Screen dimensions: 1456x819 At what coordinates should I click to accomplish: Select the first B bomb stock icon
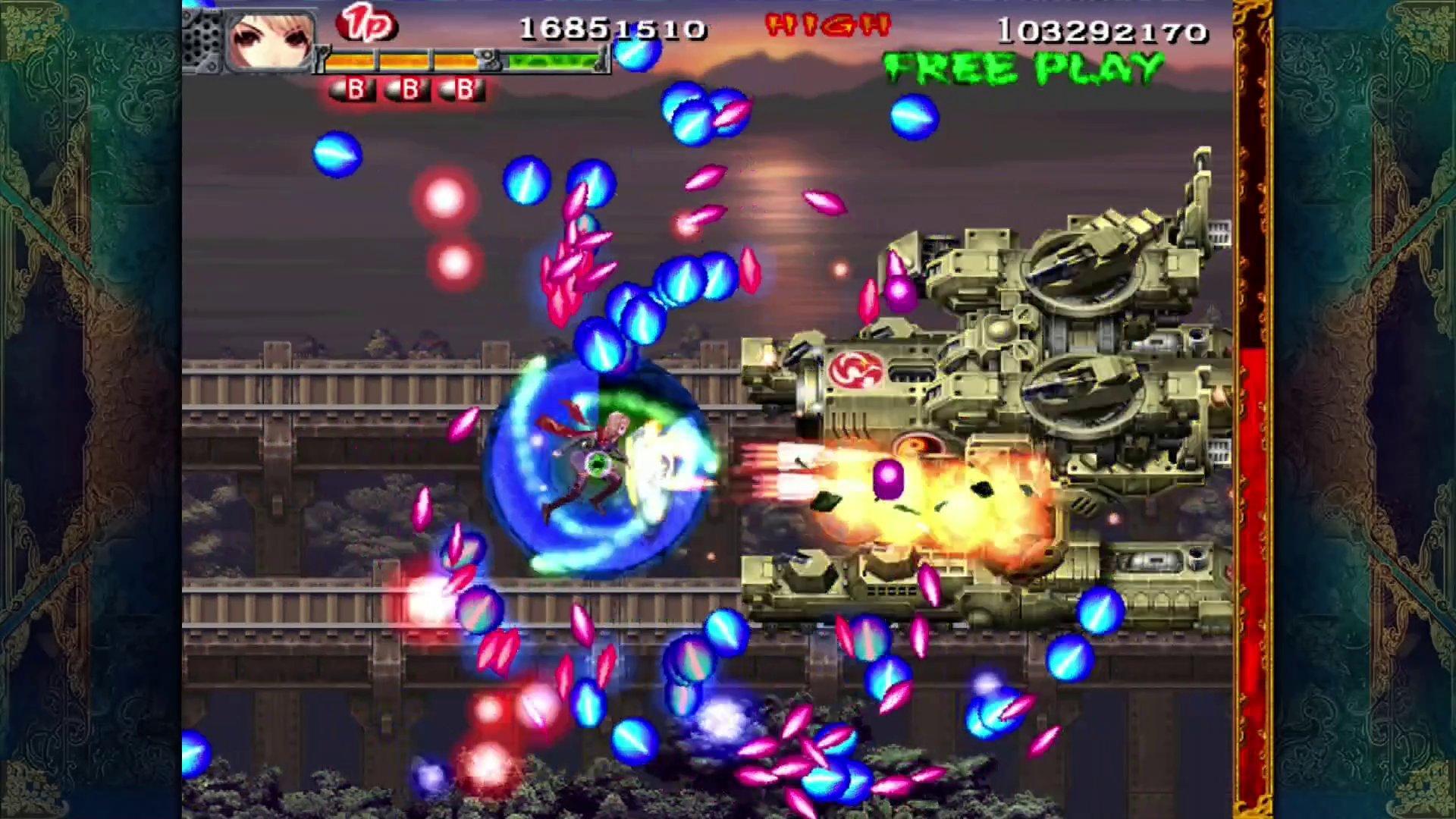coord(353,90)
